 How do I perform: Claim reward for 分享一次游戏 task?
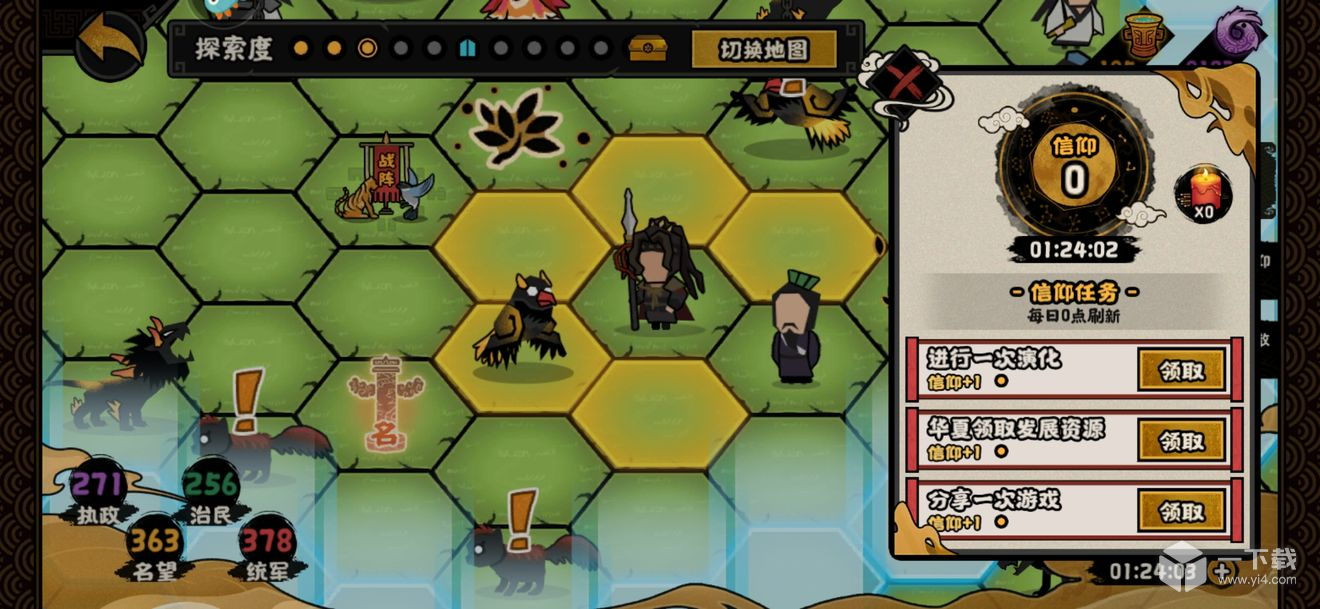(1182, 511)
